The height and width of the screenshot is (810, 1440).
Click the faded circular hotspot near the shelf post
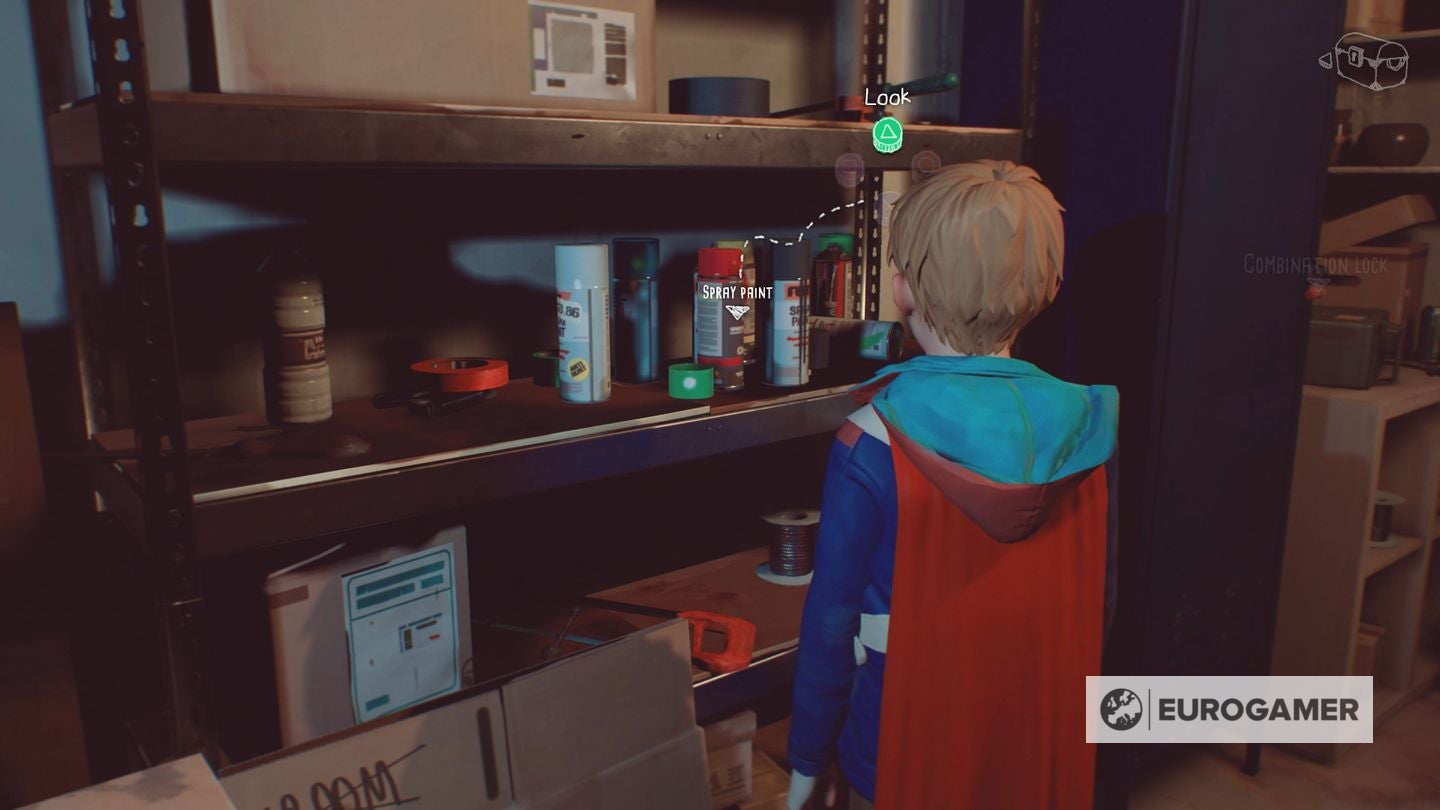(848, 167)
